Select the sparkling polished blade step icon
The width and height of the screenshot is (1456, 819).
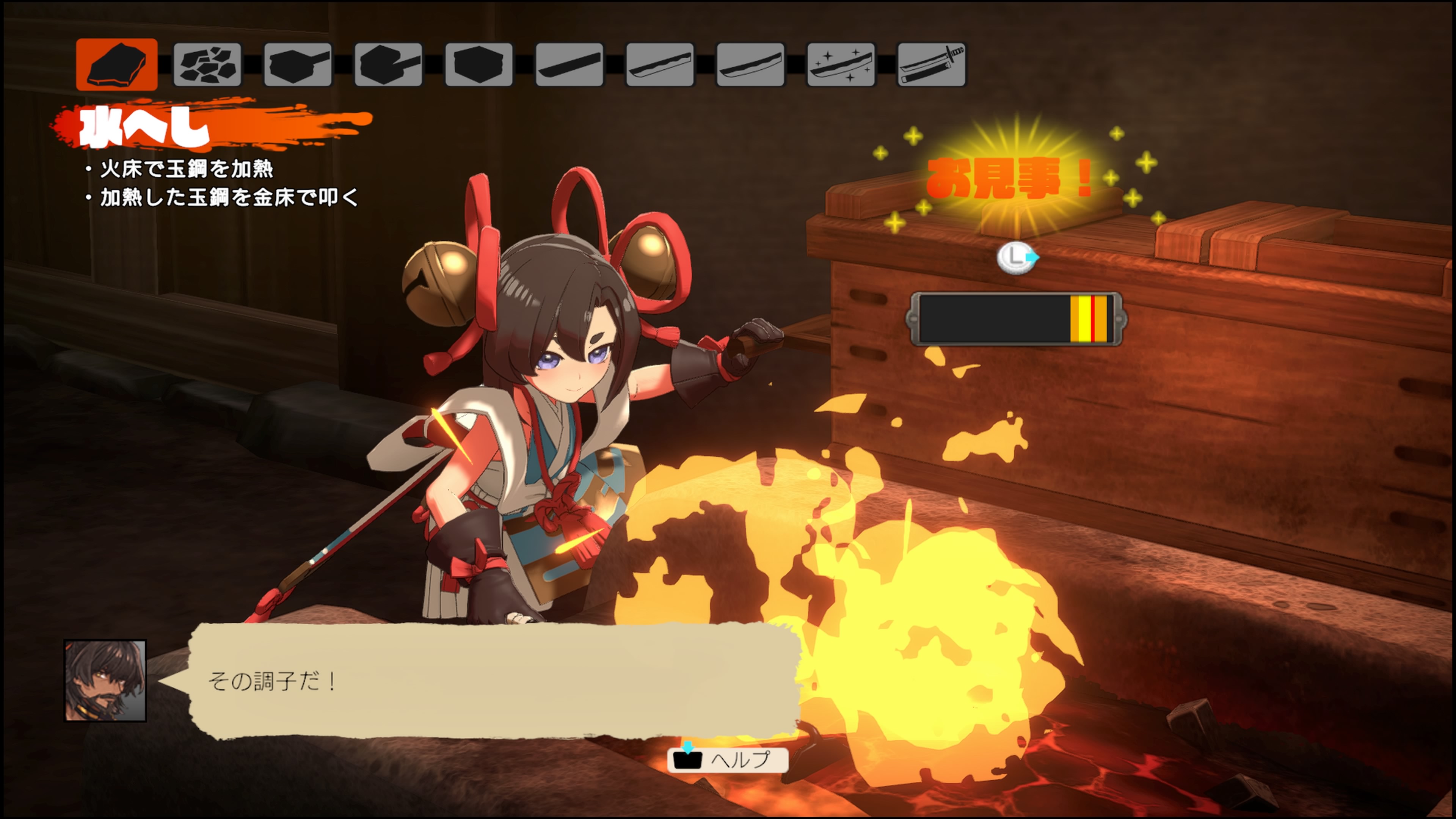click(x=841, y=64)
